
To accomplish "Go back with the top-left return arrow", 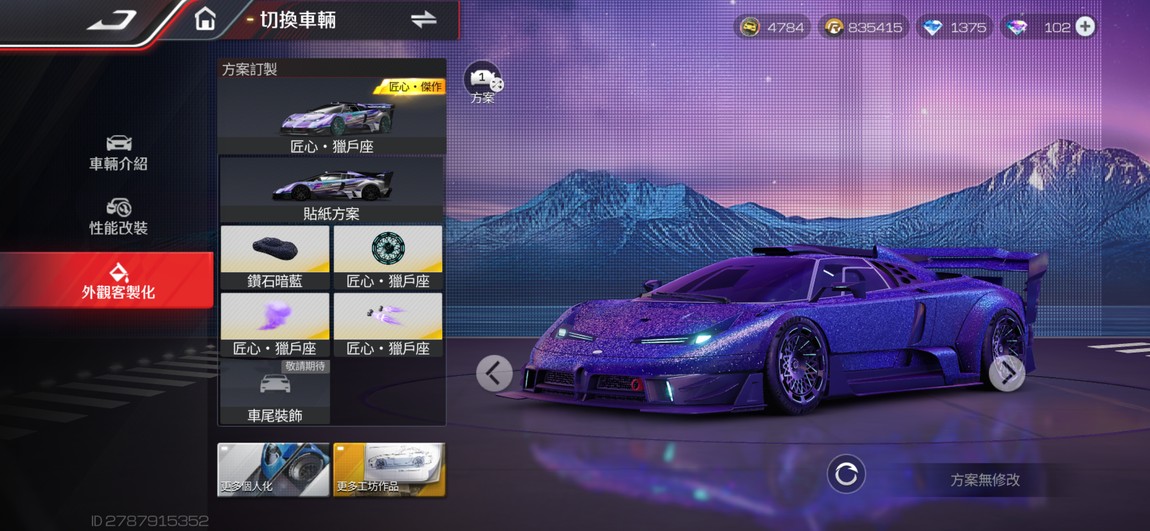I will coord(111,21).
